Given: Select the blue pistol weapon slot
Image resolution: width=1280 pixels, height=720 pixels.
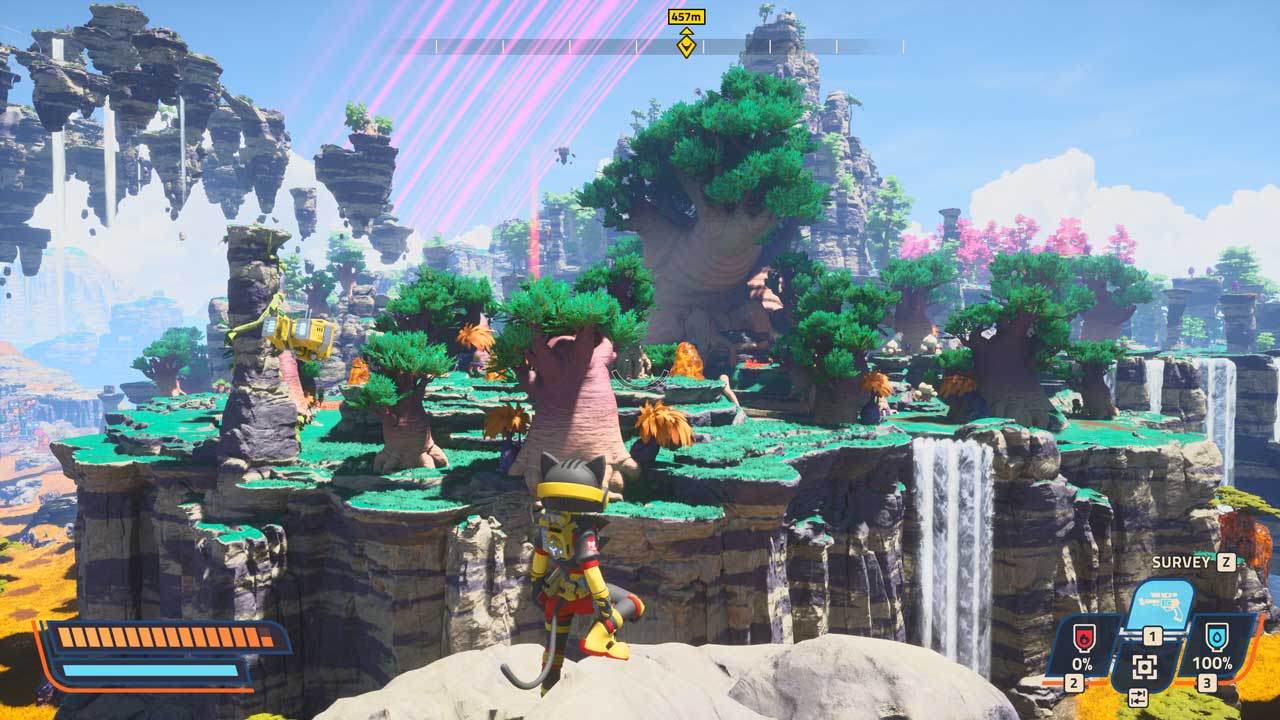Looking at the screenshot, I should pyautogui.click(x=1159, y=608).
